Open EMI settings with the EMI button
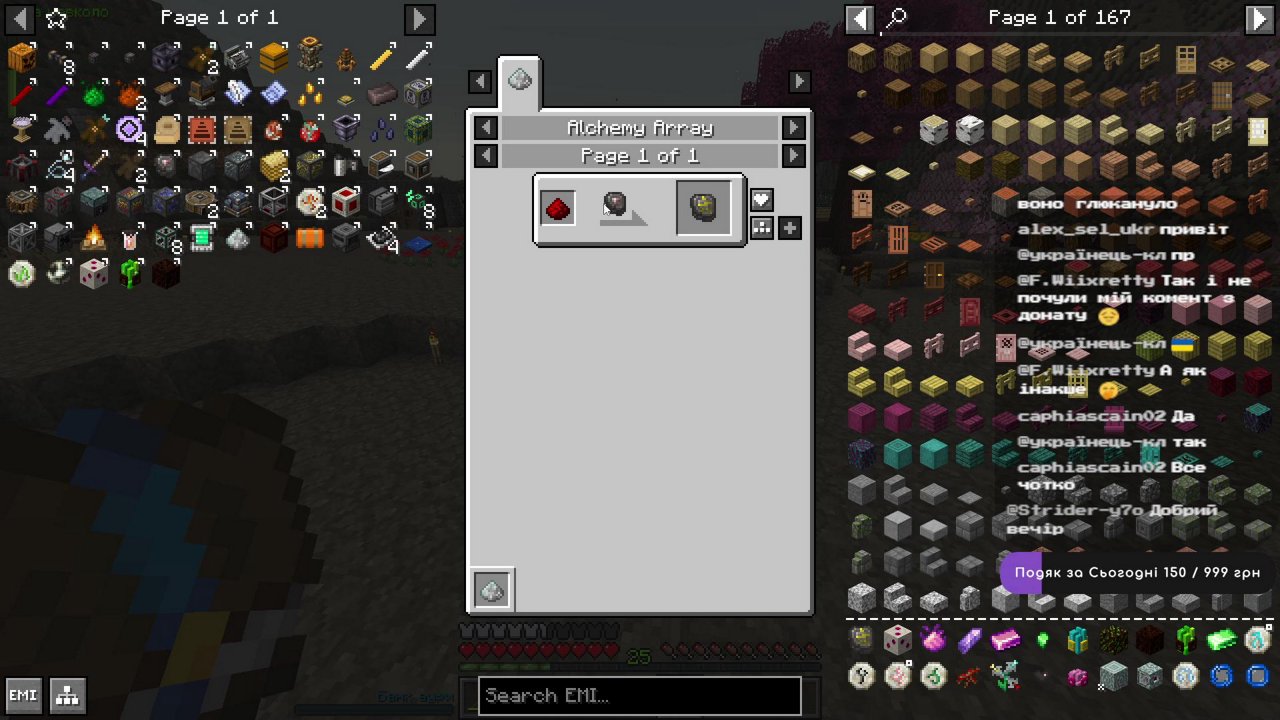The image size is (1280, 720). (x=22, y=695)
